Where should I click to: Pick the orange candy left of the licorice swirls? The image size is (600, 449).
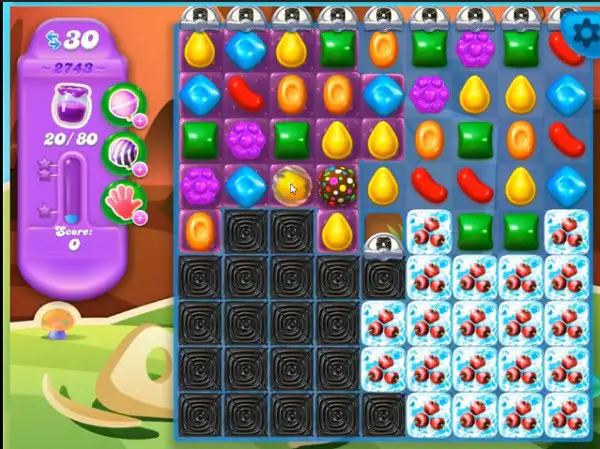click(x=200, y=229)
